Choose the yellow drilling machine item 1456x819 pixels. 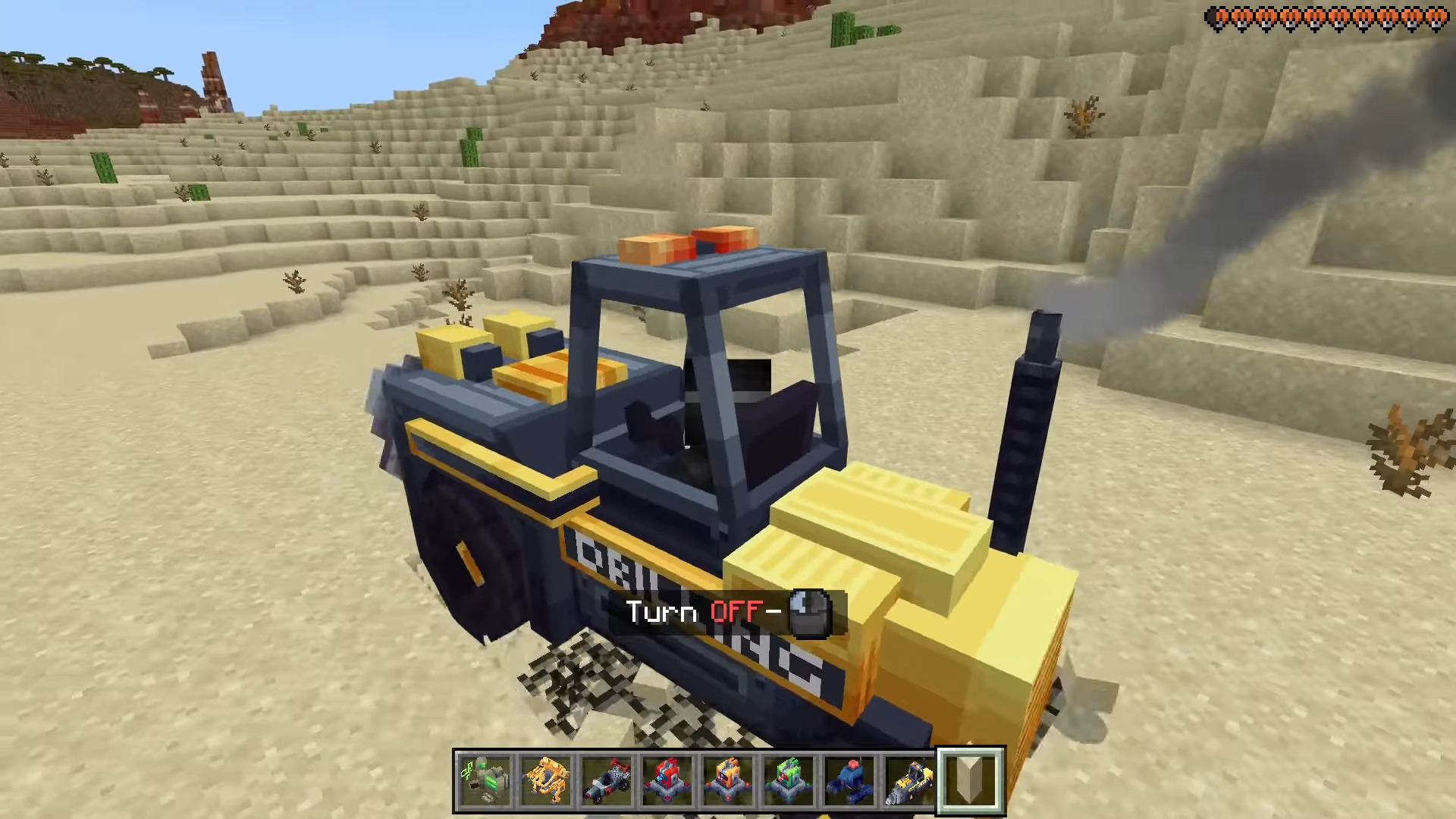pos(910,780)
